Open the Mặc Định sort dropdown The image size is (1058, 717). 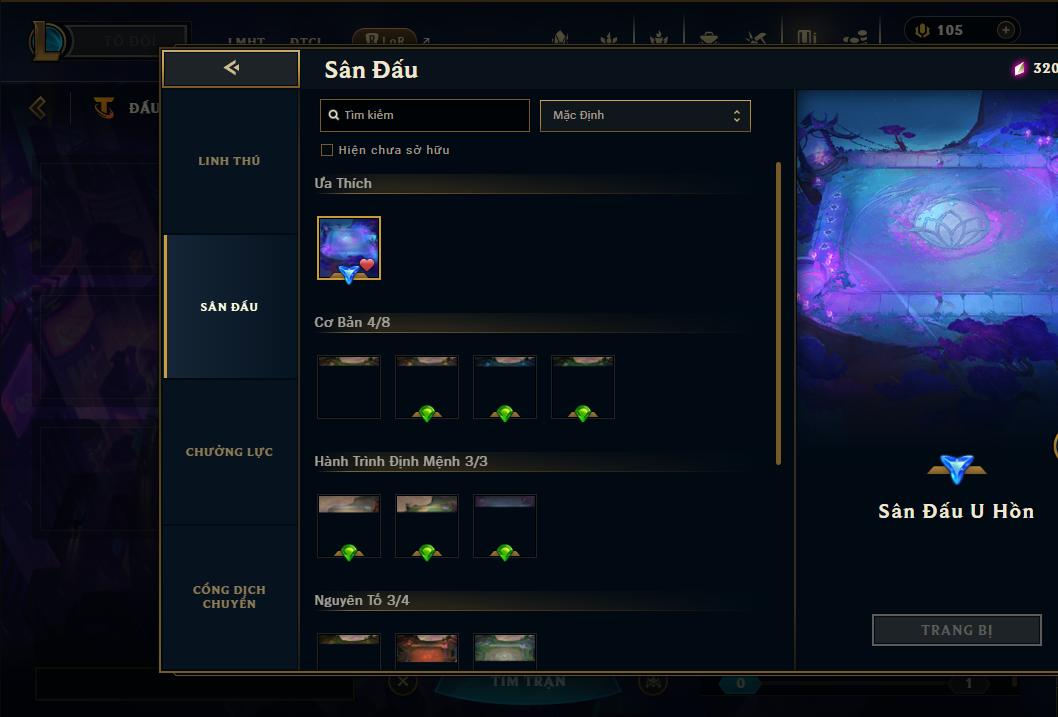pos(645,115)
